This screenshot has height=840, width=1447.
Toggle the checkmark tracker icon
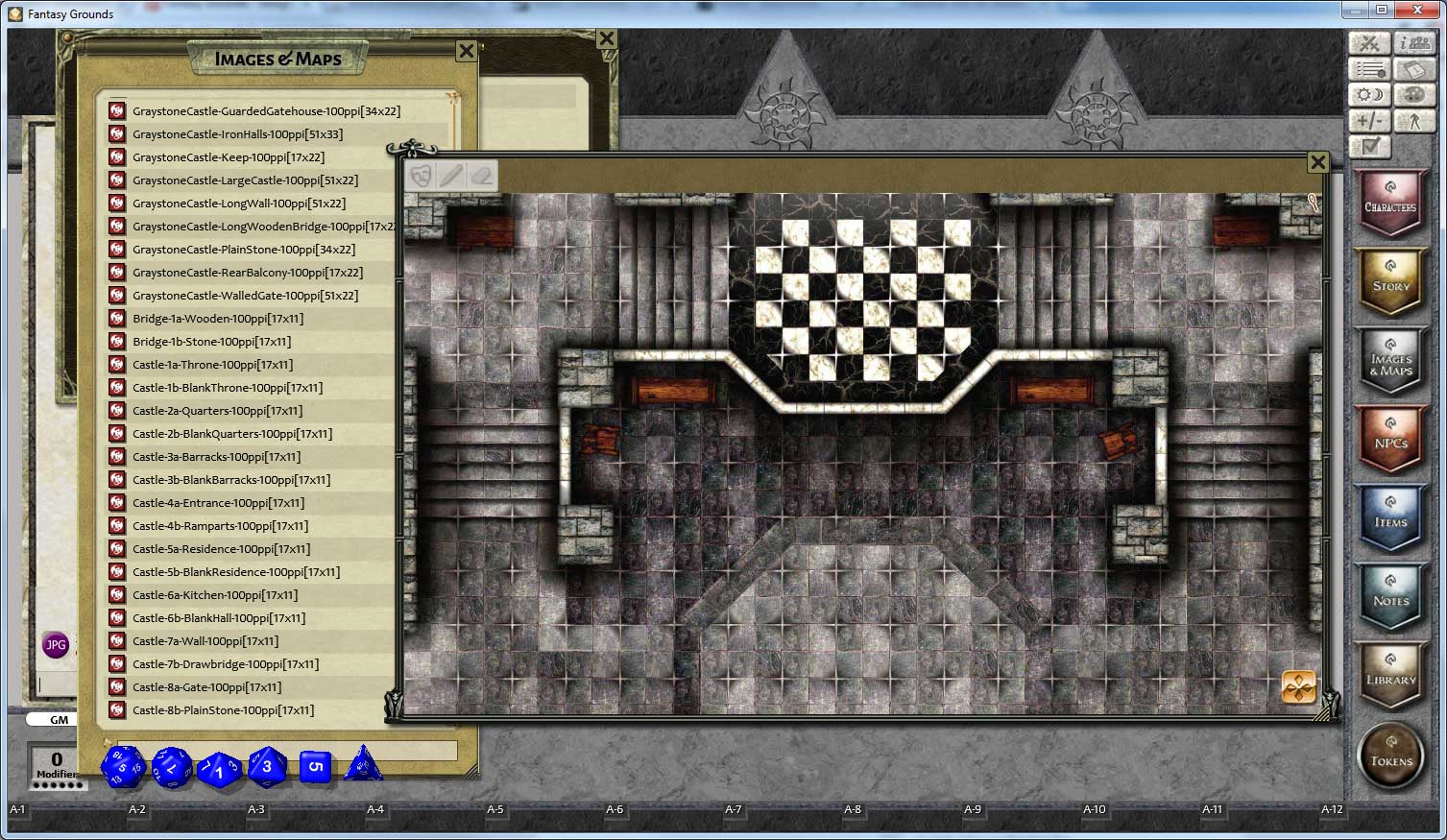click(x=1369, y=146)
